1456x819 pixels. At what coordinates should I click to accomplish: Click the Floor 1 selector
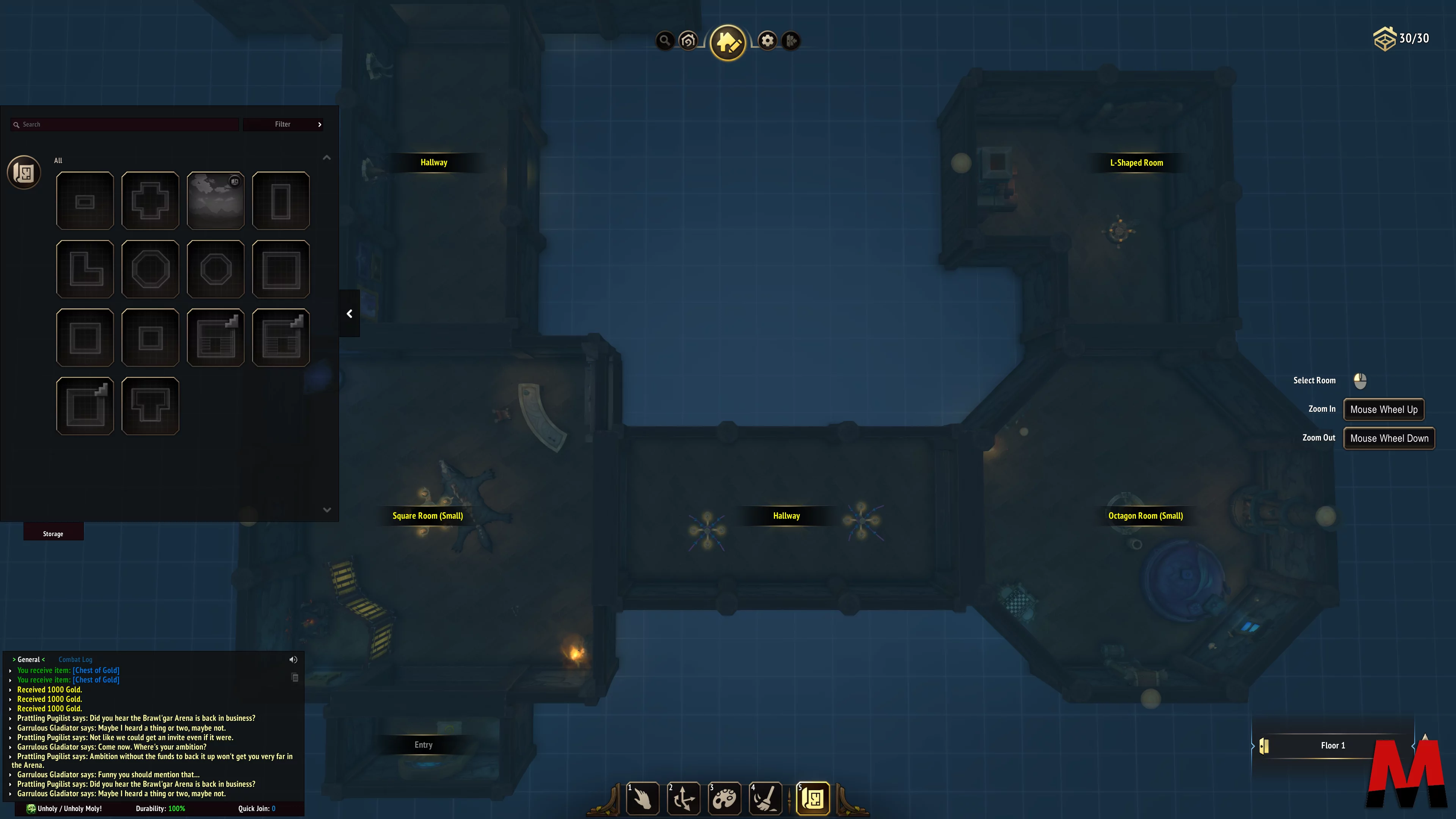1332,745
